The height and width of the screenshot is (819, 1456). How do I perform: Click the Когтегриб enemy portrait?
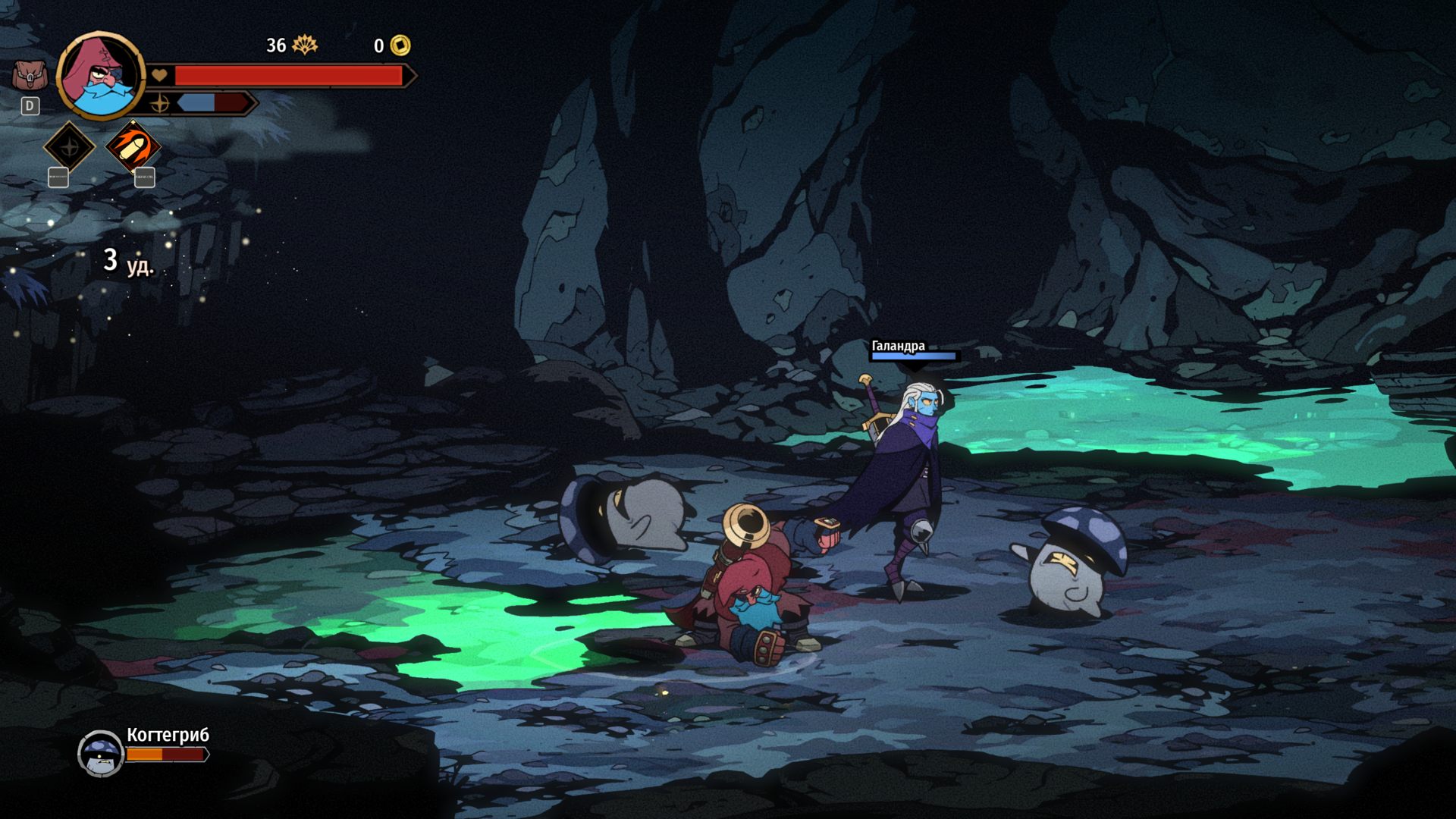coord(101,752)
